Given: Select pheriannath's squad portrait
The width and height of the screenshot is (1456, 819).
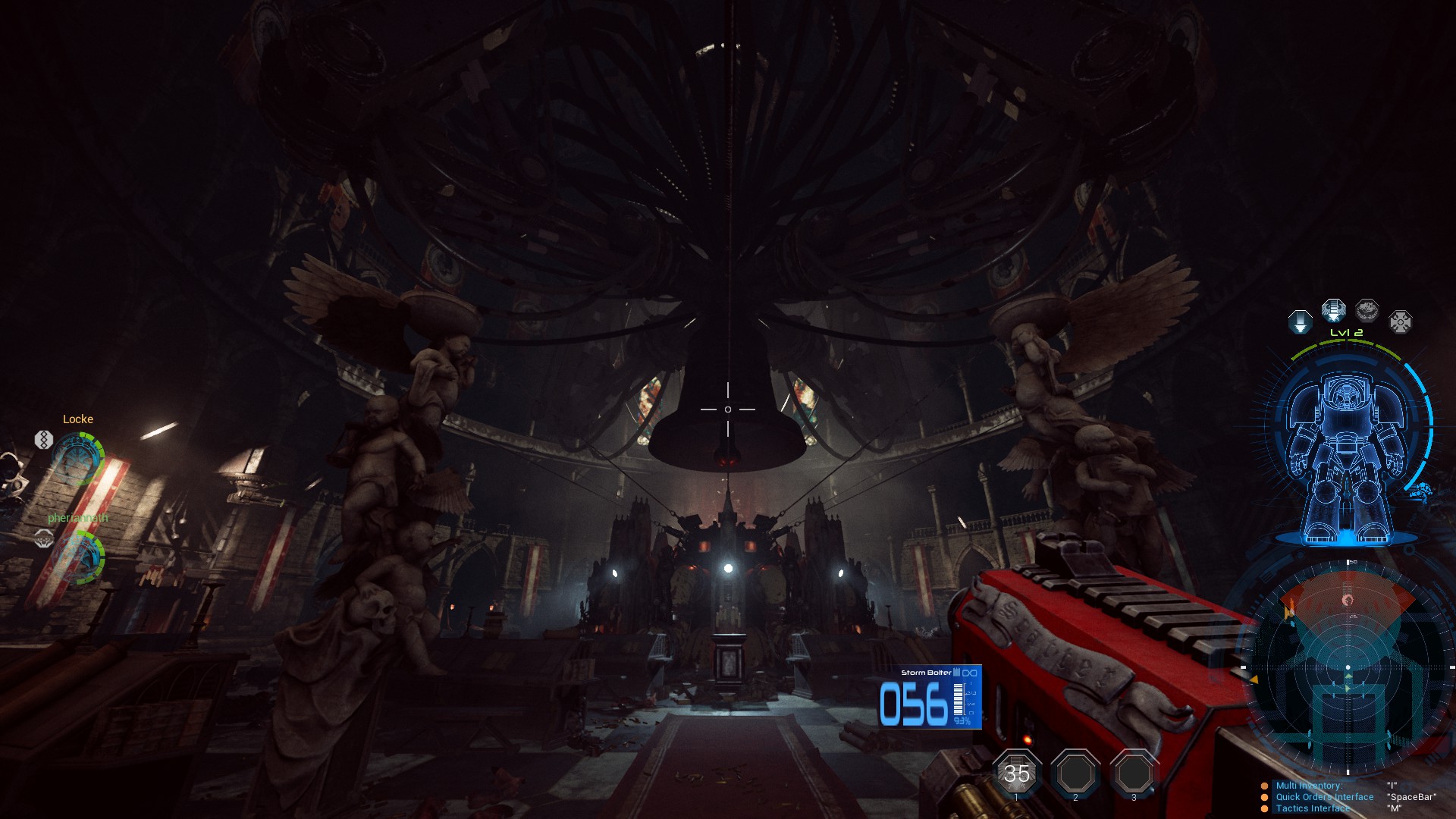Looking at the screenshot, I should [x=78, y=556].
